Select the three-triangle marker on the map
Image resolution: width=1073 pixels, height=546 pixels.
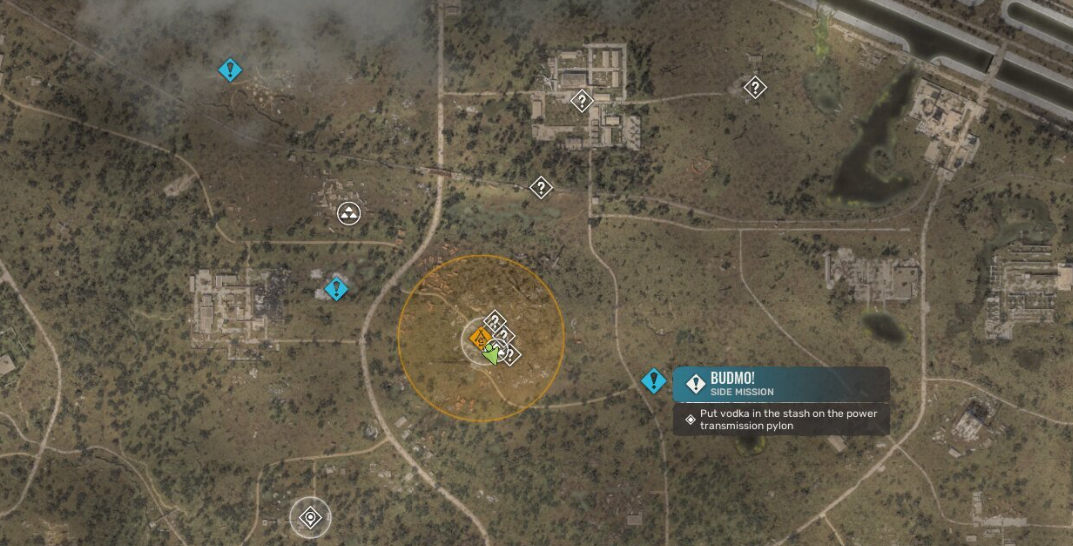pos(349,212)
